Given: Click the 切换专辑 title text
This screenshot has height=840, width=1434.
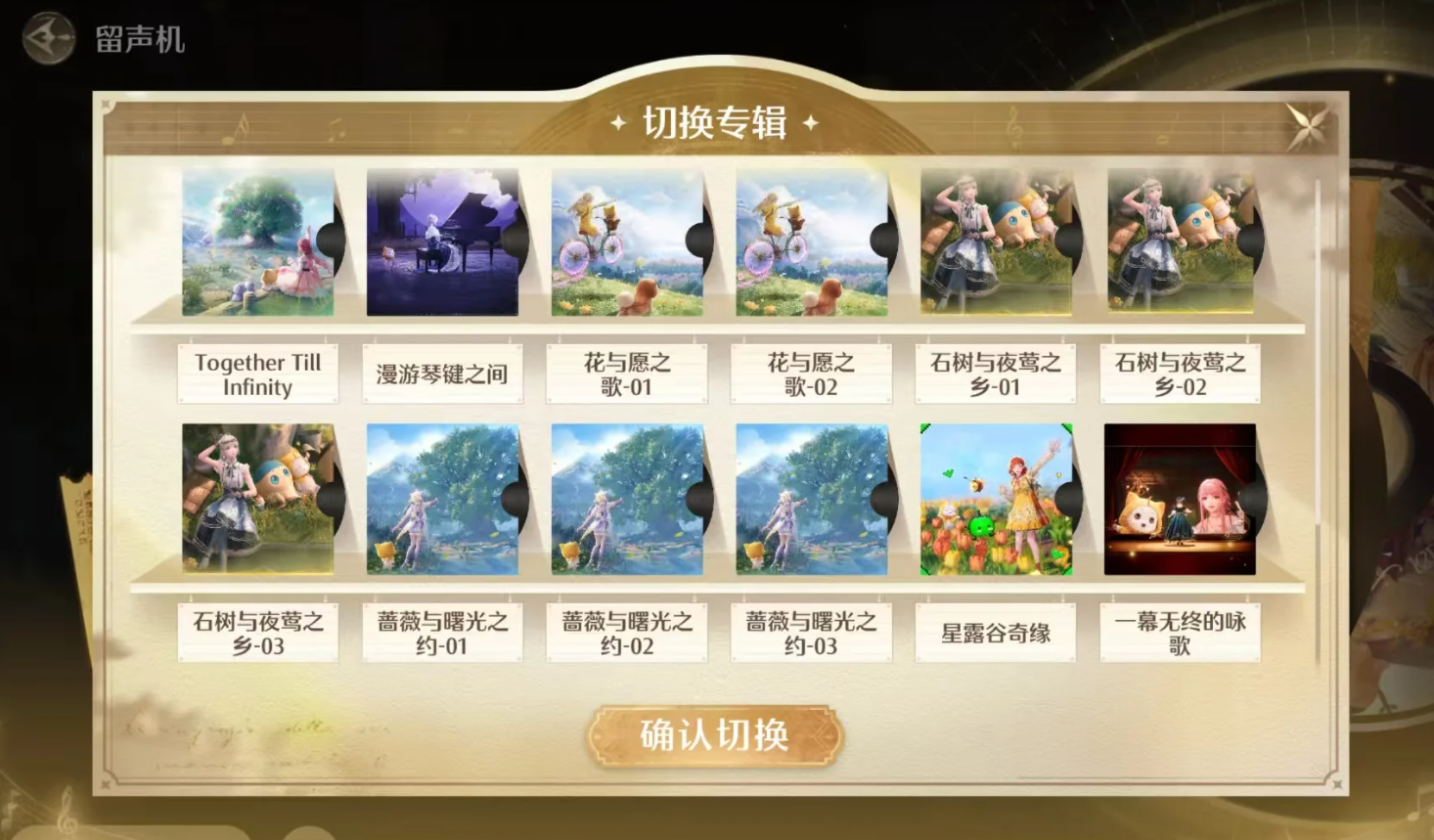Looking at the screenshot, I should tap(715, 121).
